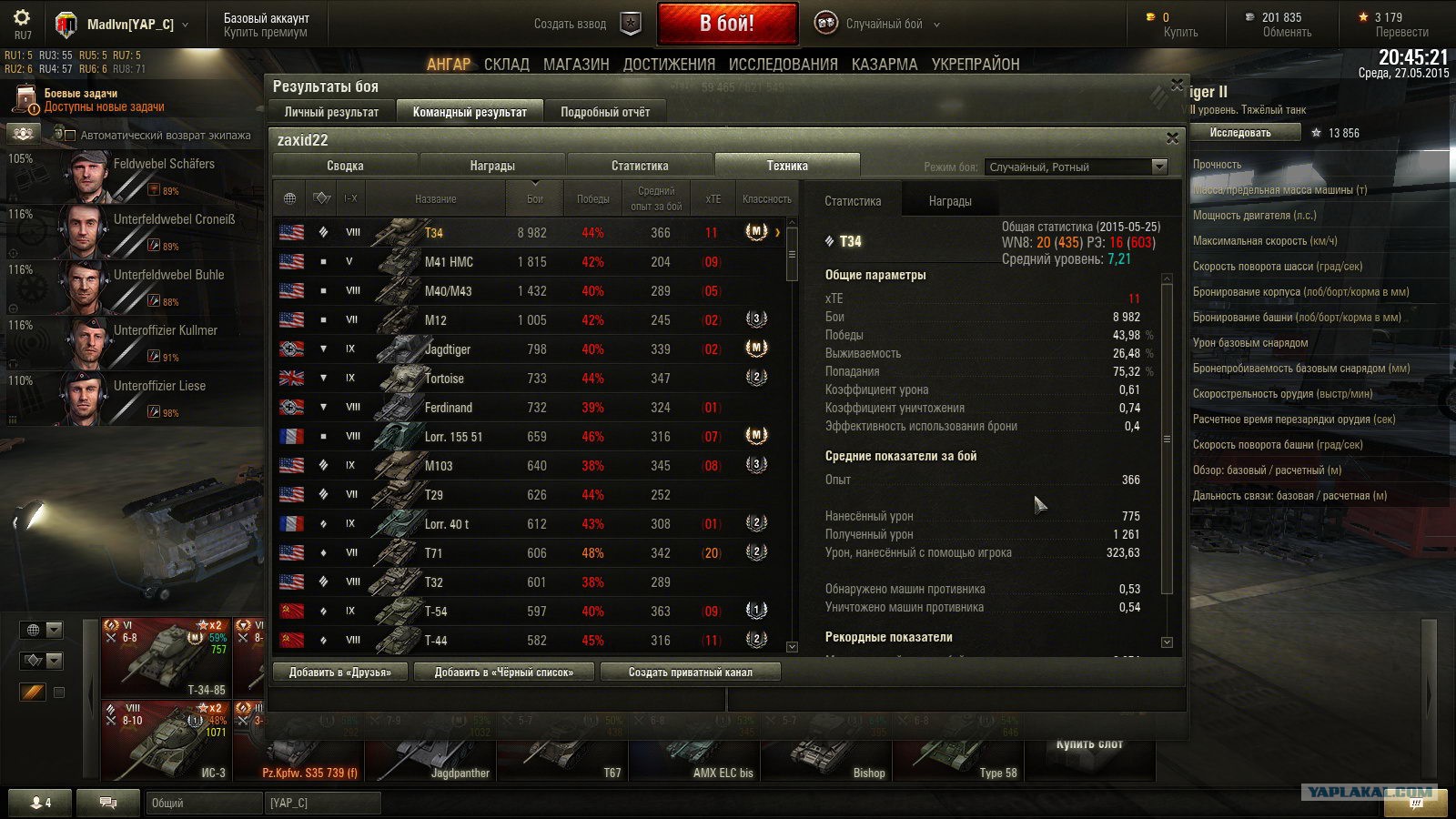Image resolution: width=1456 pixels, height=819 pixels.
Task: Switch to the Personal result tab (Личный результат)
Action: tap(331, 112)
